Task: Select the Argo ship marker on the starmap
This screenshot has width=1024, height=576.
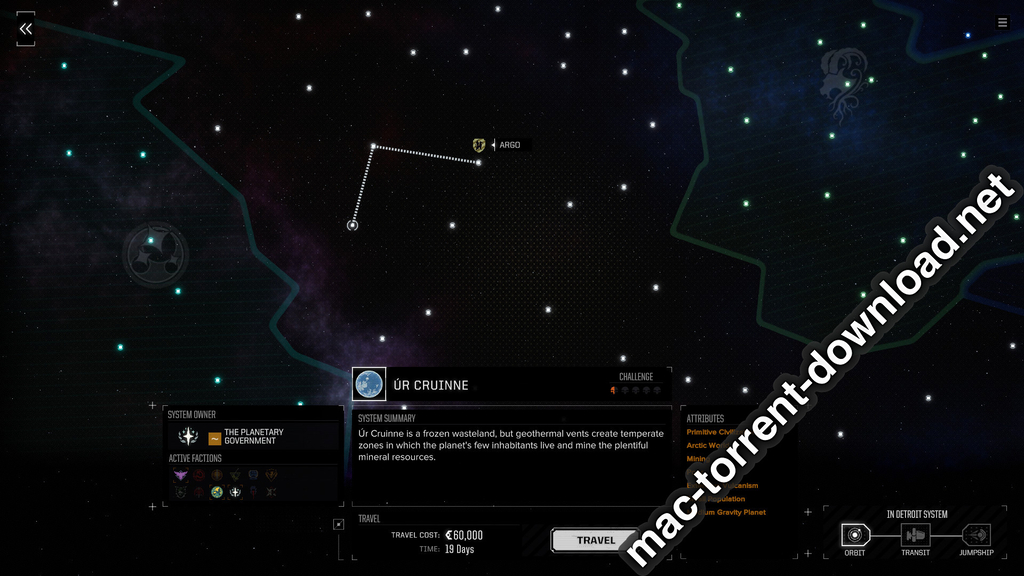Action: coord(479,145)
